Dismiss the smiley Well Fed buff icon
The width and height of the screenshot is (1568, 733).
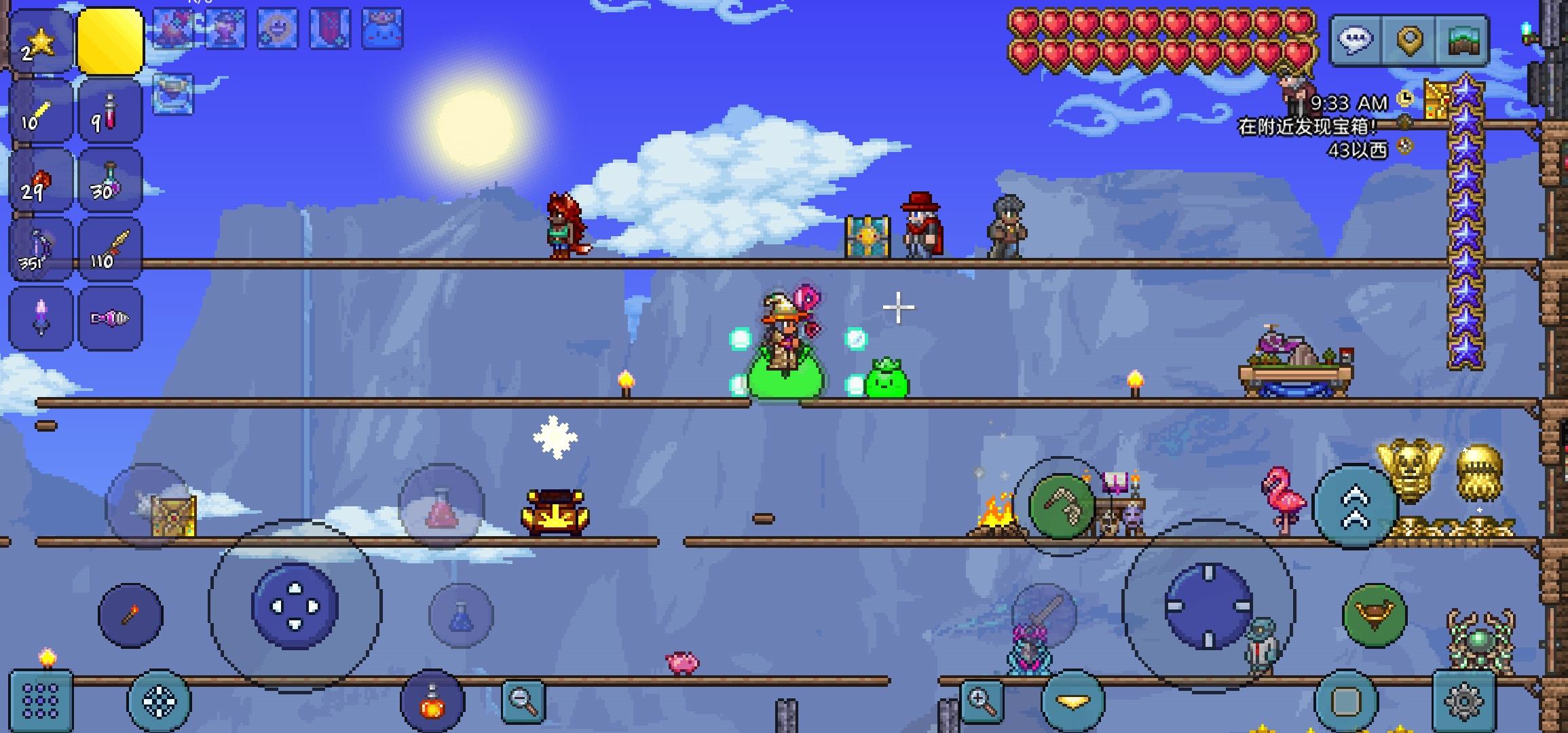pos(277,29)
